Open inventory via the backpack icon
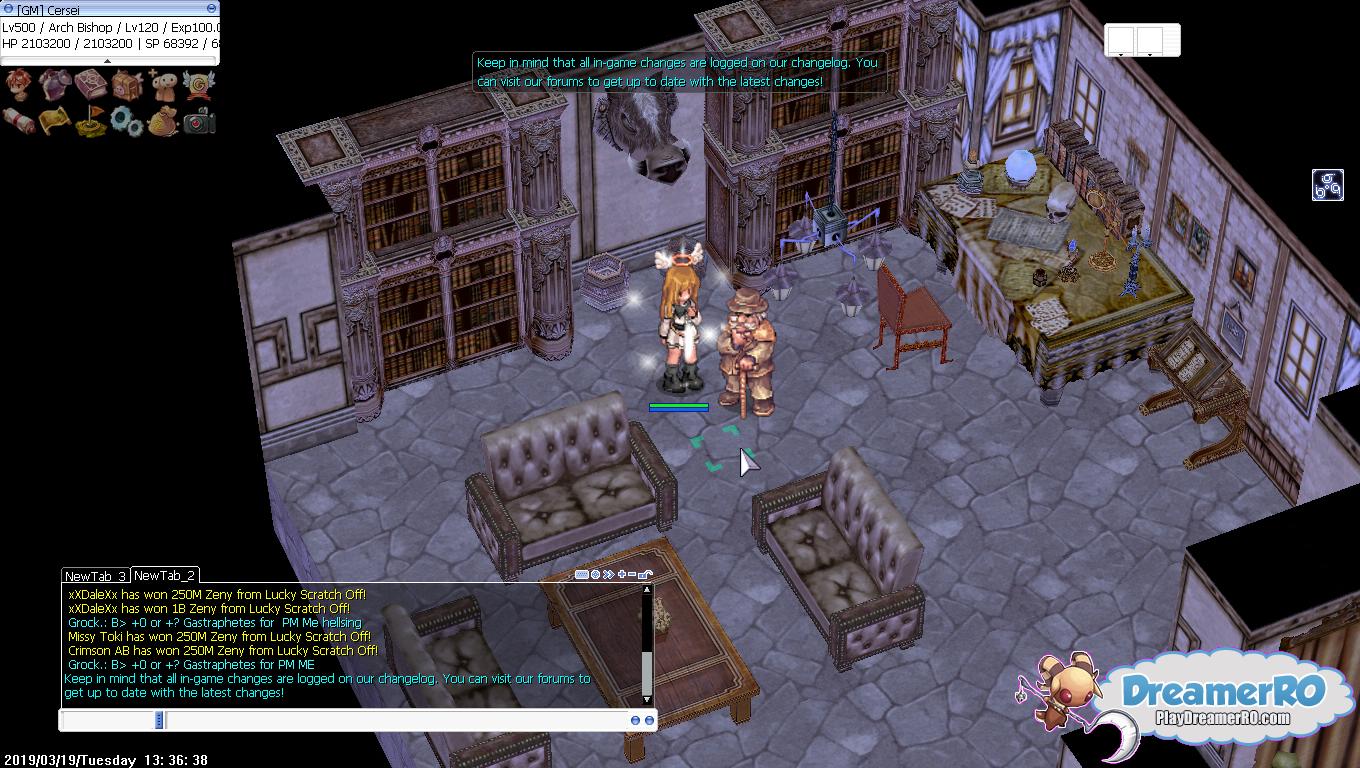The height and width of the screenshot is (768, 1360). 127,85
